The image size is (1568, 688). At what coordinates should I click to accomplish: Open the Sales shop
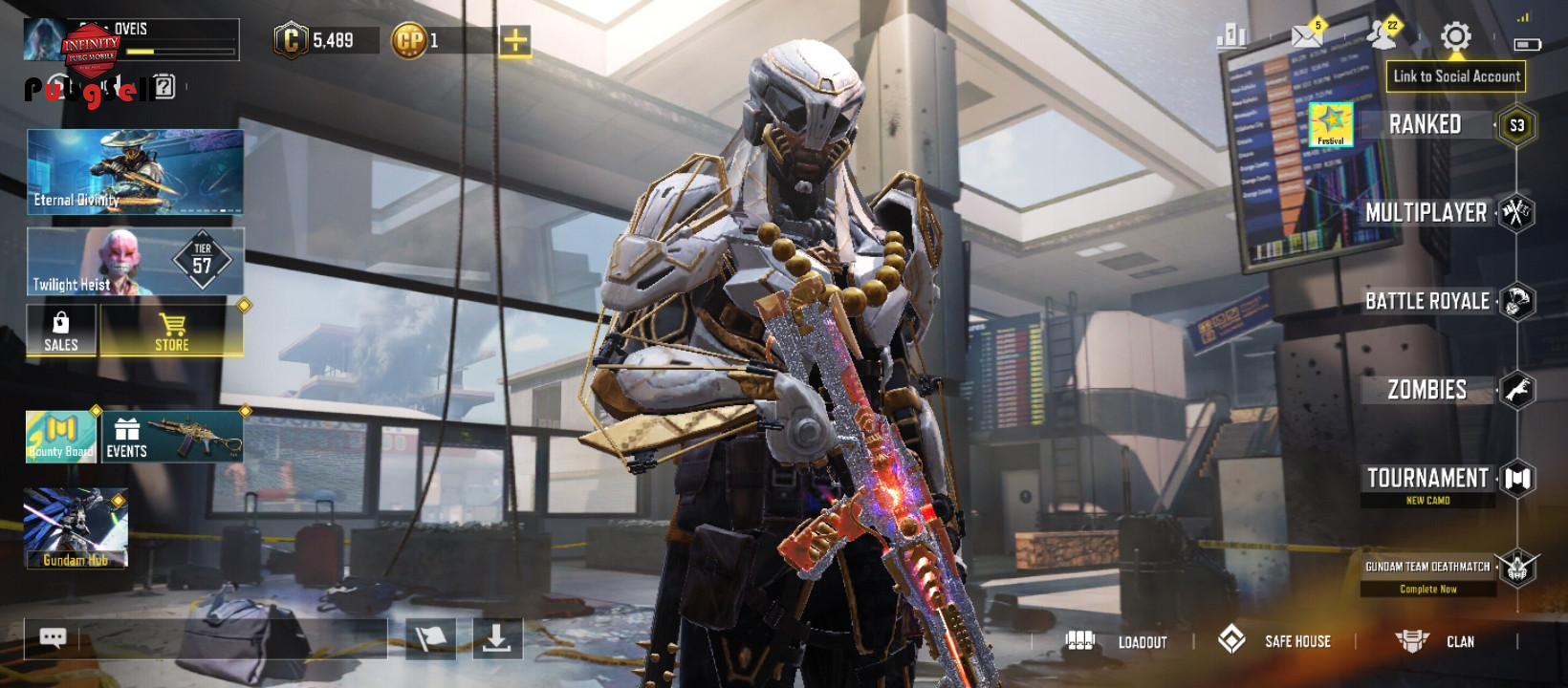61,331
